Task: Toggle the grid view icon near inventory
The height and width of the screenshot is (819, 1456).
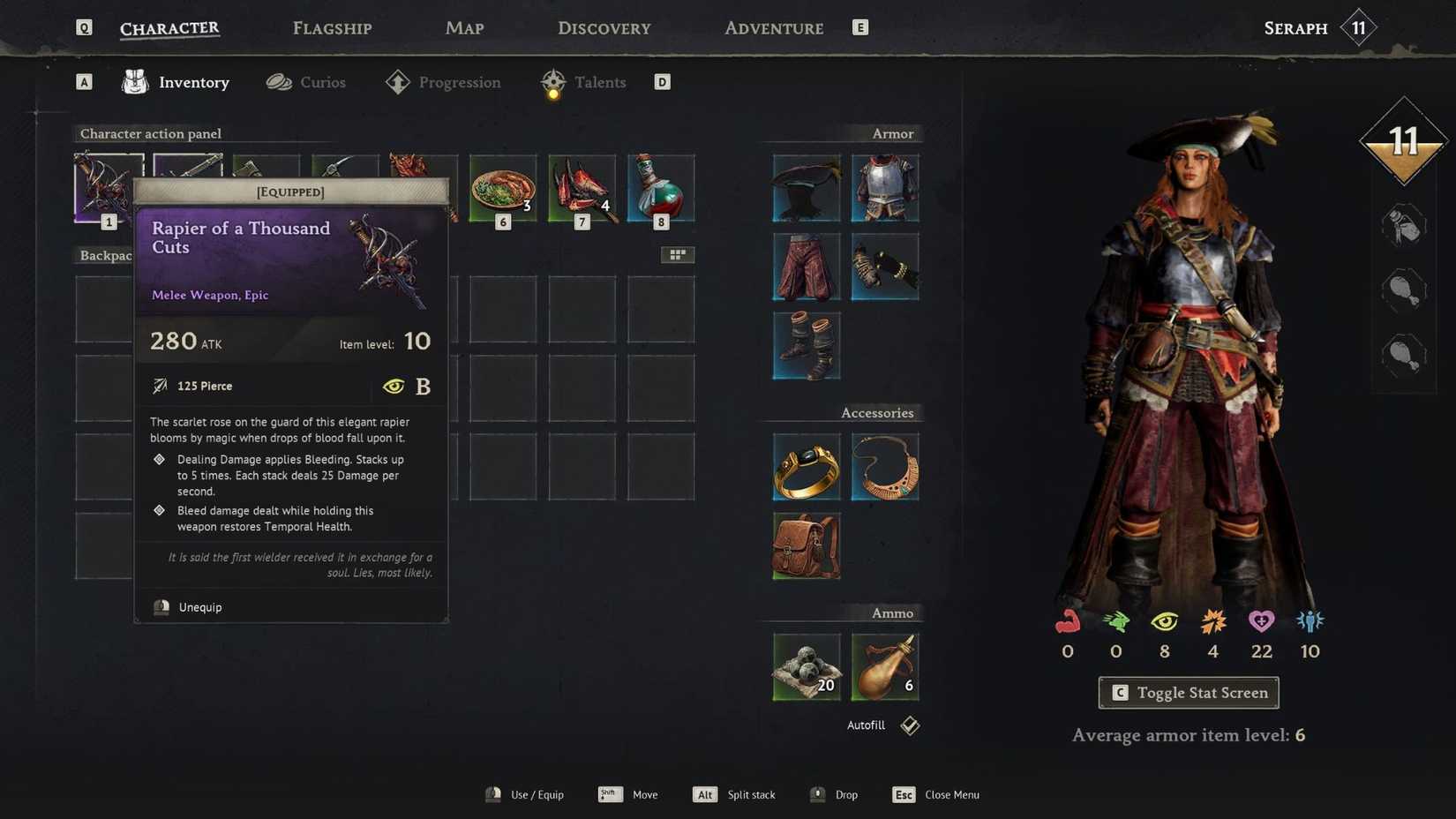Action: point(678,254)
